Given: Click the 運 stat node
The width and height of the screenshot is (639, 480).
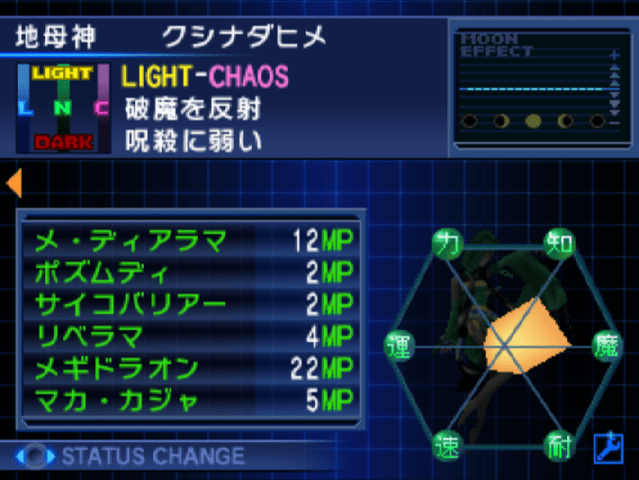Looking at the screenshot, I should click(x=396, y=345).
